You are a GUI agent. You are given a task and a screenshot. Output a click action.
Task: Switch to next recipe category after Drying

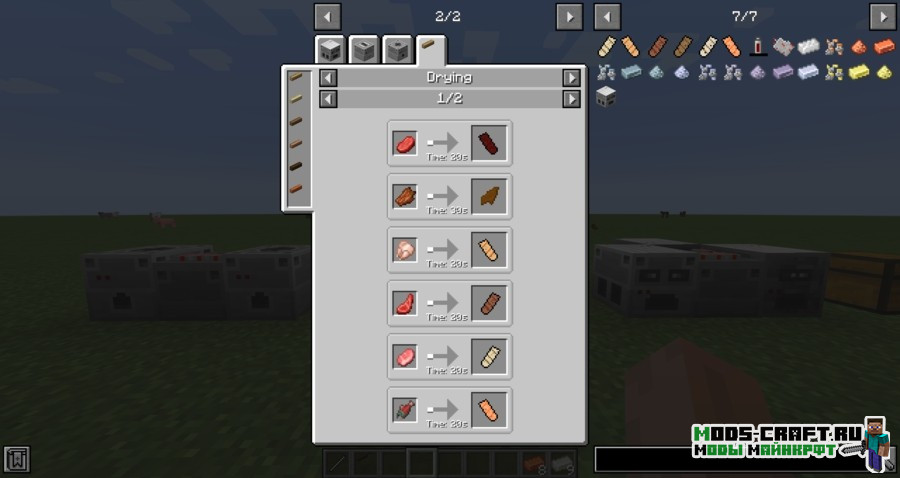[571, 77]
